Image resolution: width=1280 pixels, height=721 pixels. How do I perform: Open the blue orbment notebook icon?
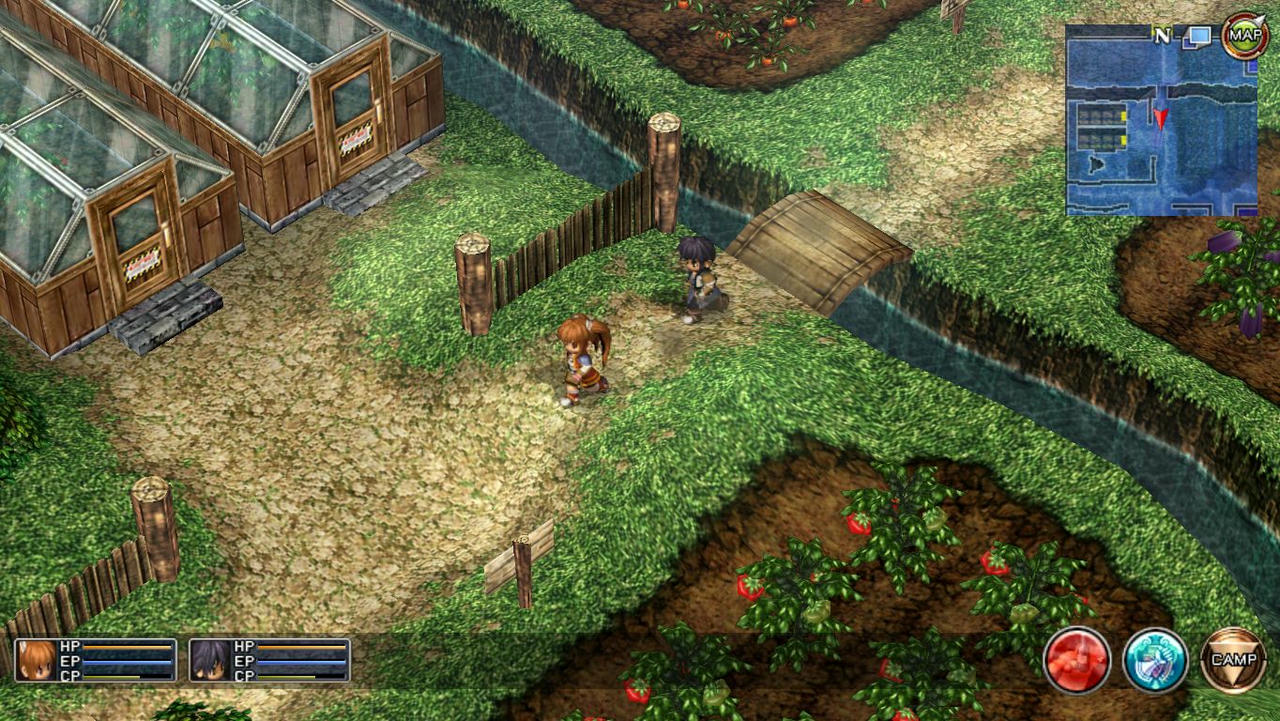(1157, 659)
